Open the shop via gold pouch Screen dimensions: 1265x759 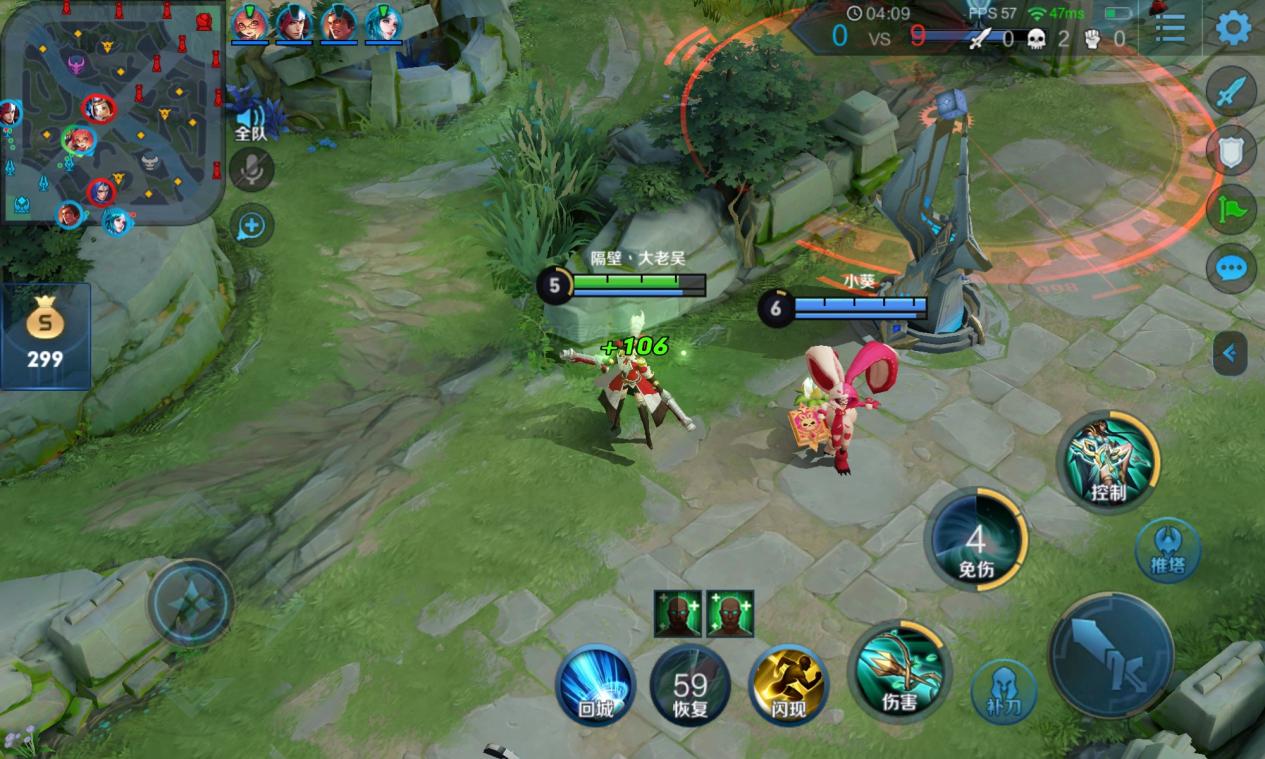coord(45,336)
